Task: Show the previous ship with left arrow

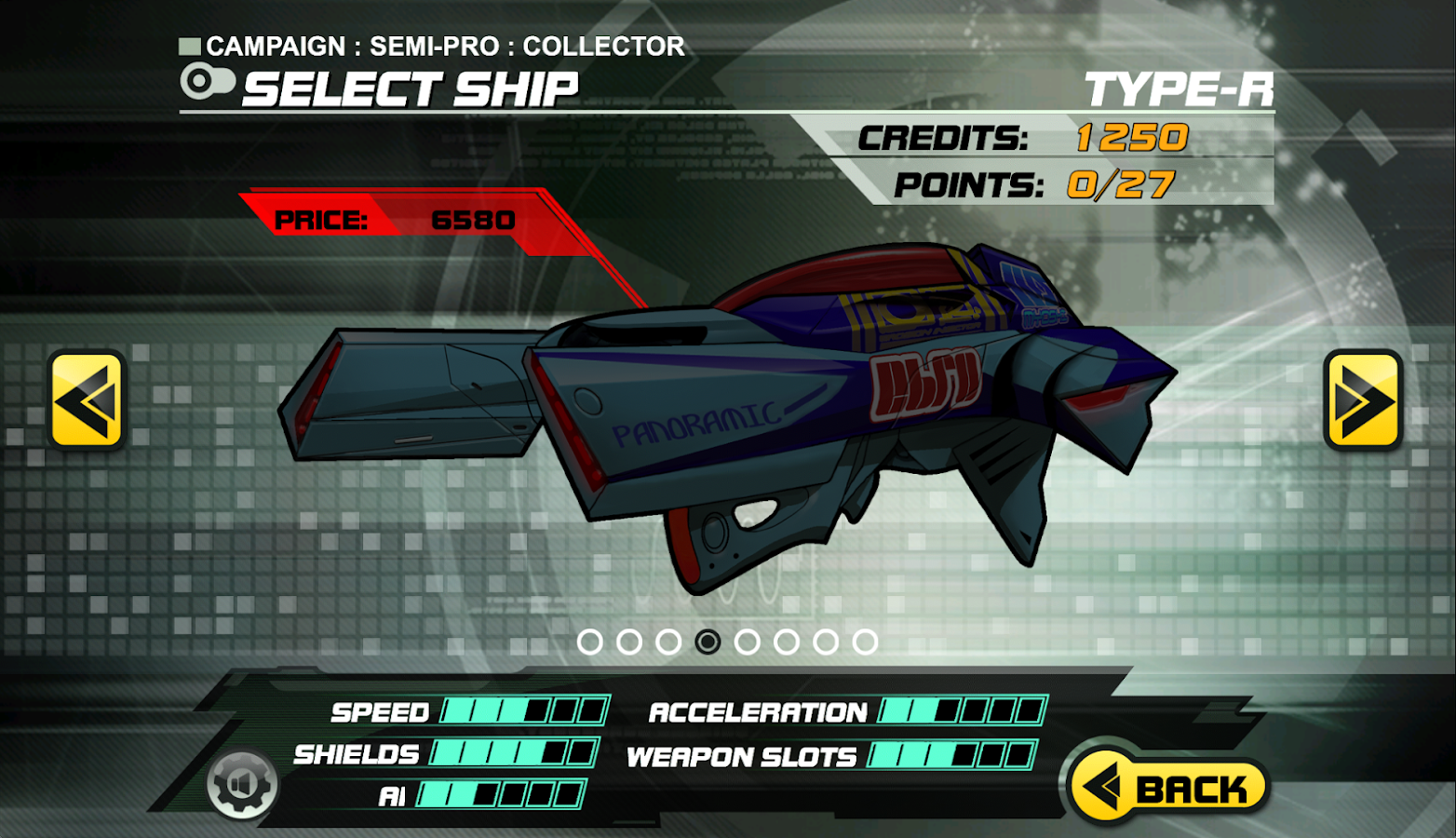Action: tap(87, 400)
